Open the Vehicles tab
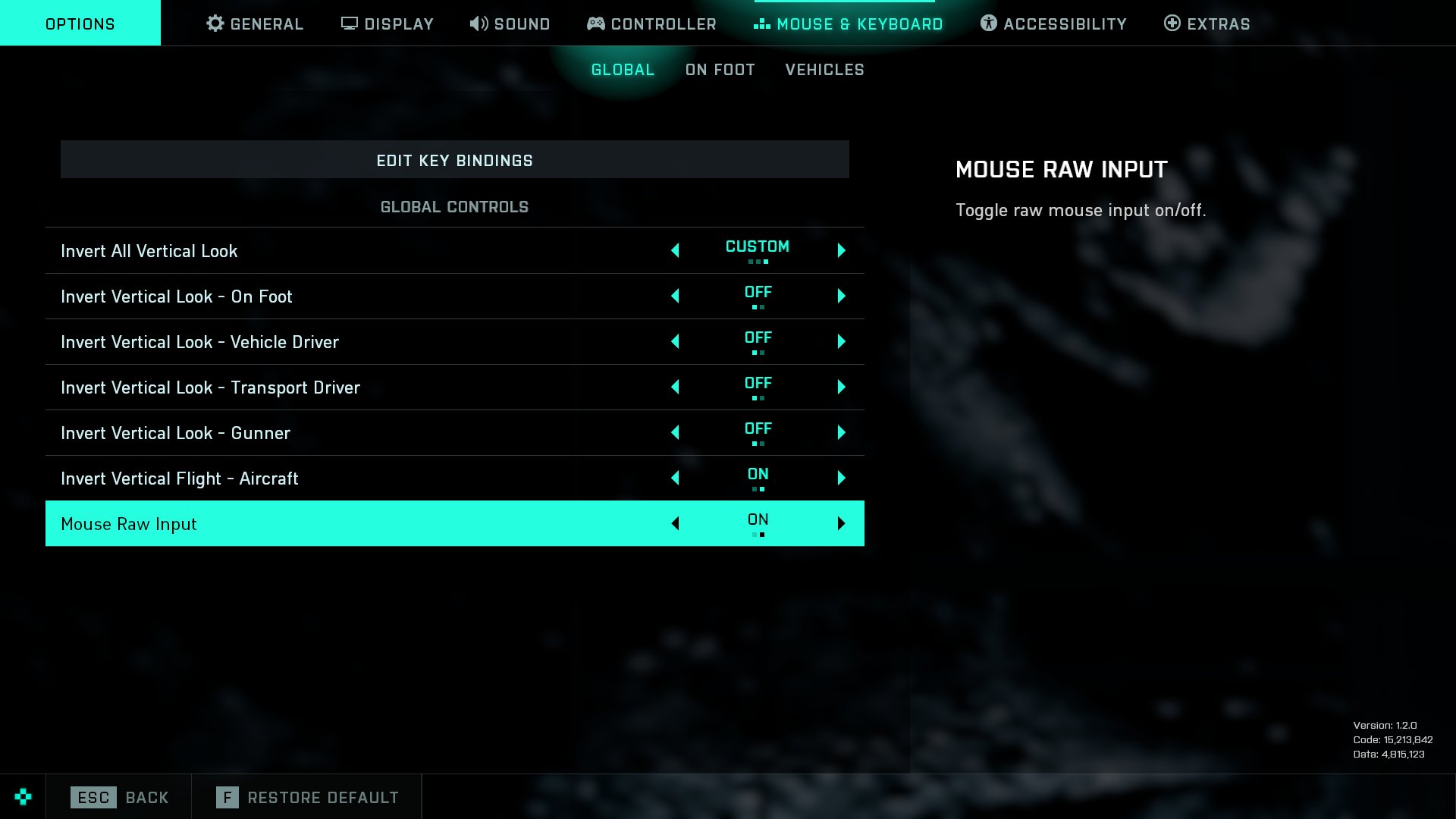This screenshot has width=1456, height=819. point(824,69)
